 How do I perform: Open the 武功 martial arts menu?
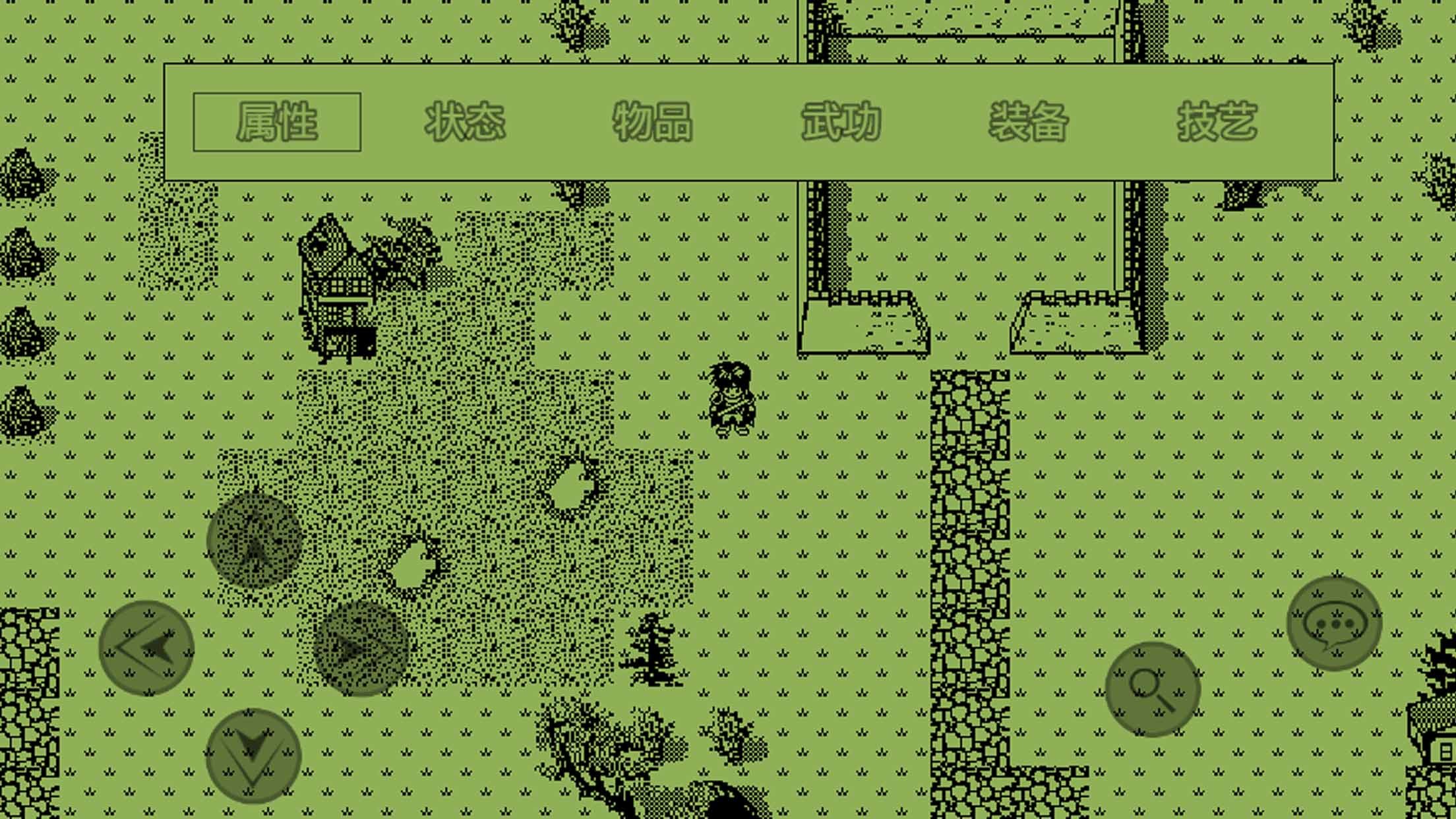(x=839, y=122)
